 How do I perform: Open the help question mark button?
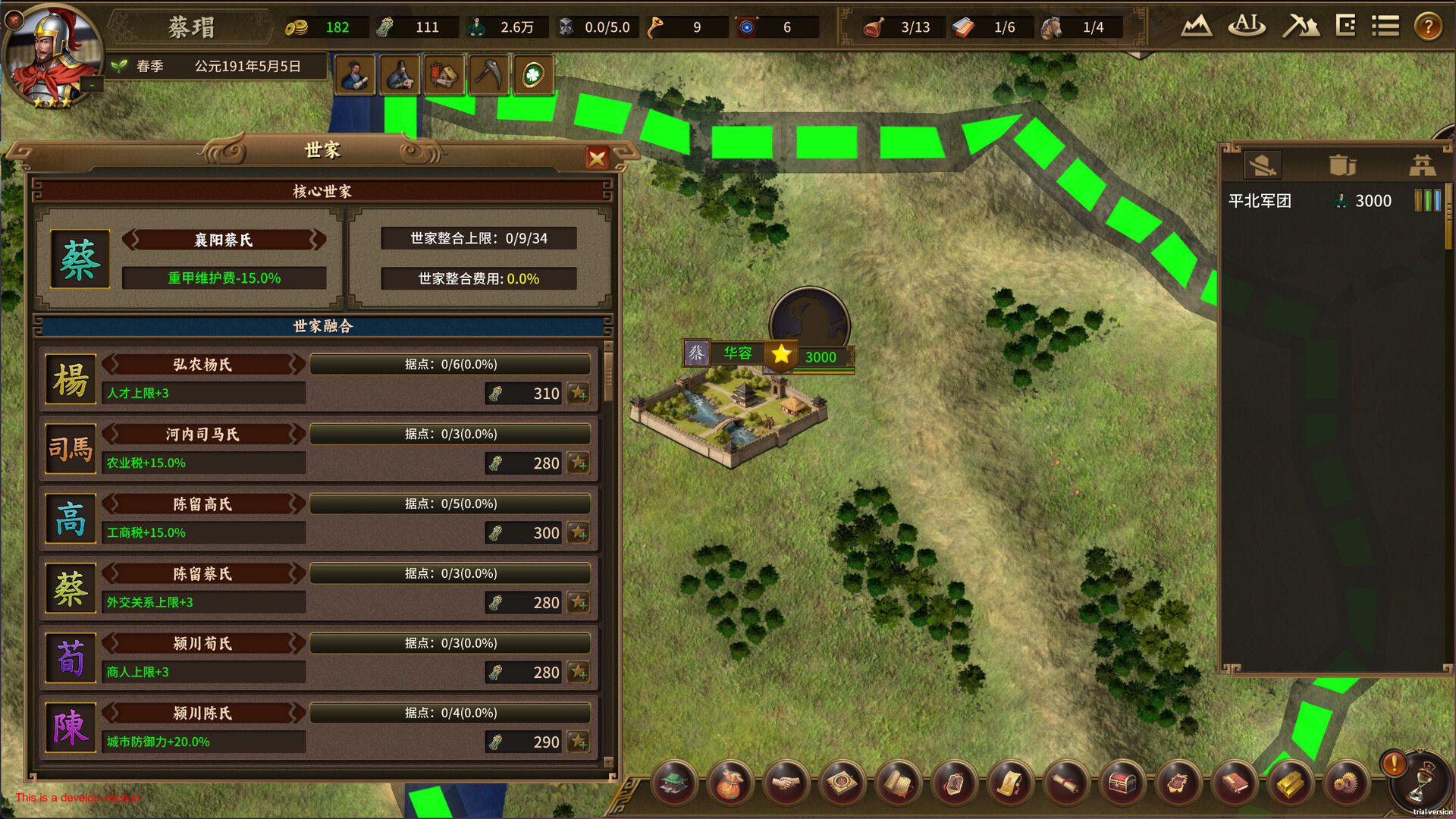(x=1428, y=27)
